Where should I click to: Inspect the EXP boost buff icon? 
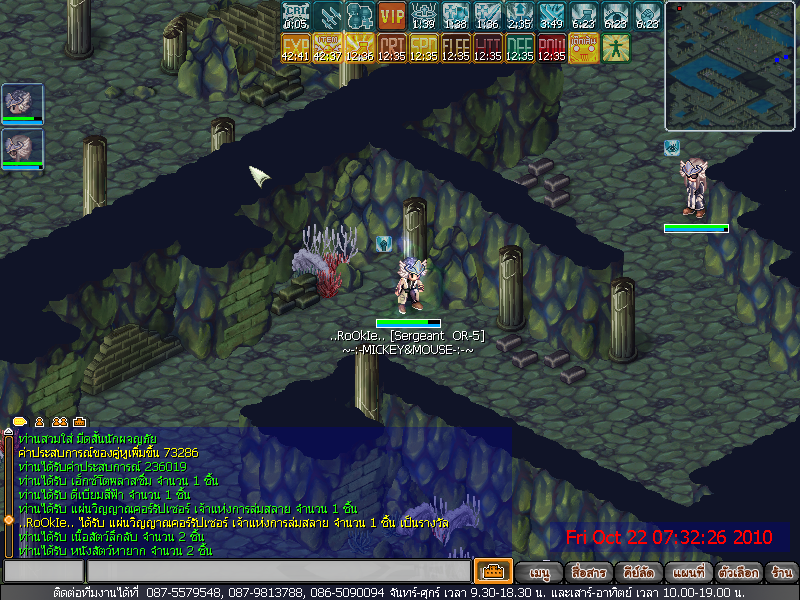point(296,47)
